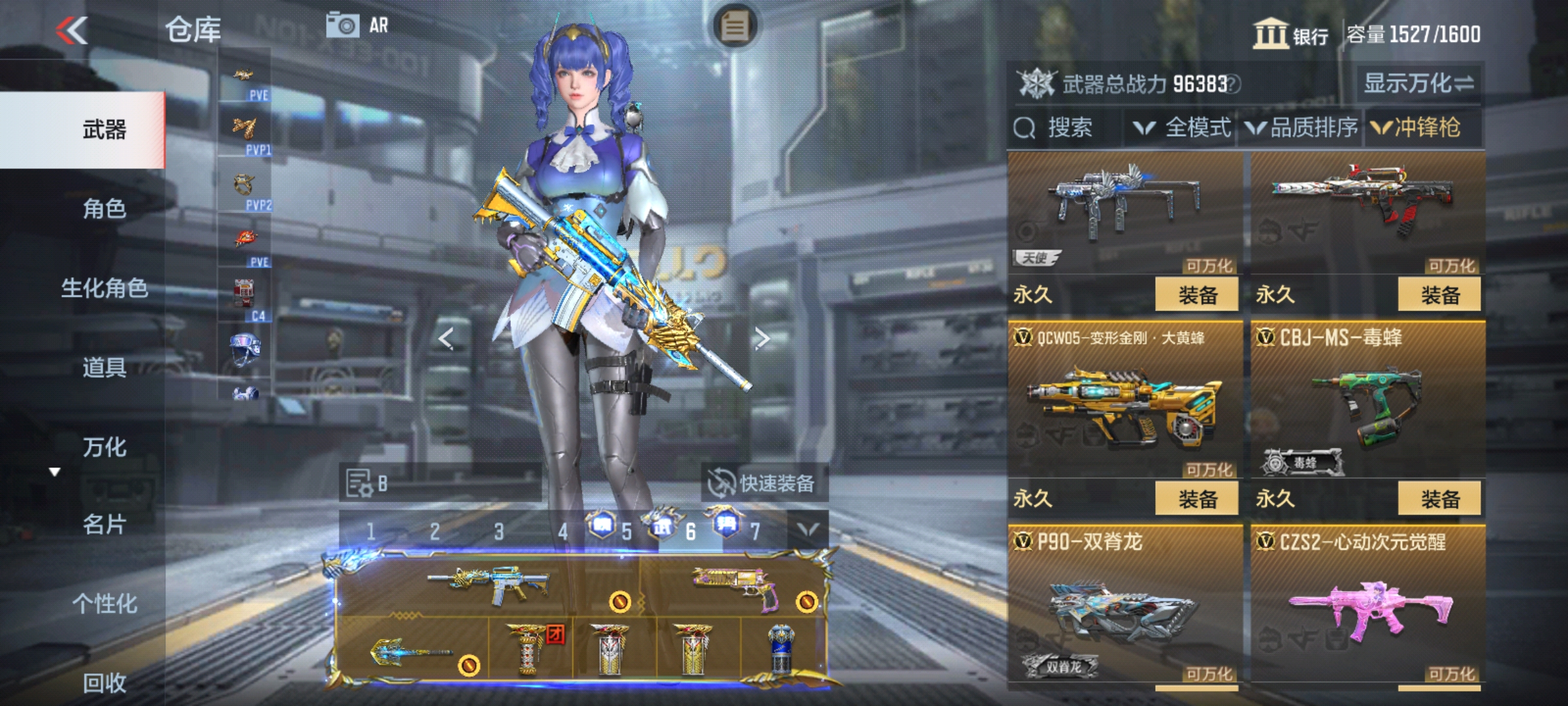Open the 回收 recycle tab
1568x706 pixels.
[105, 682]
